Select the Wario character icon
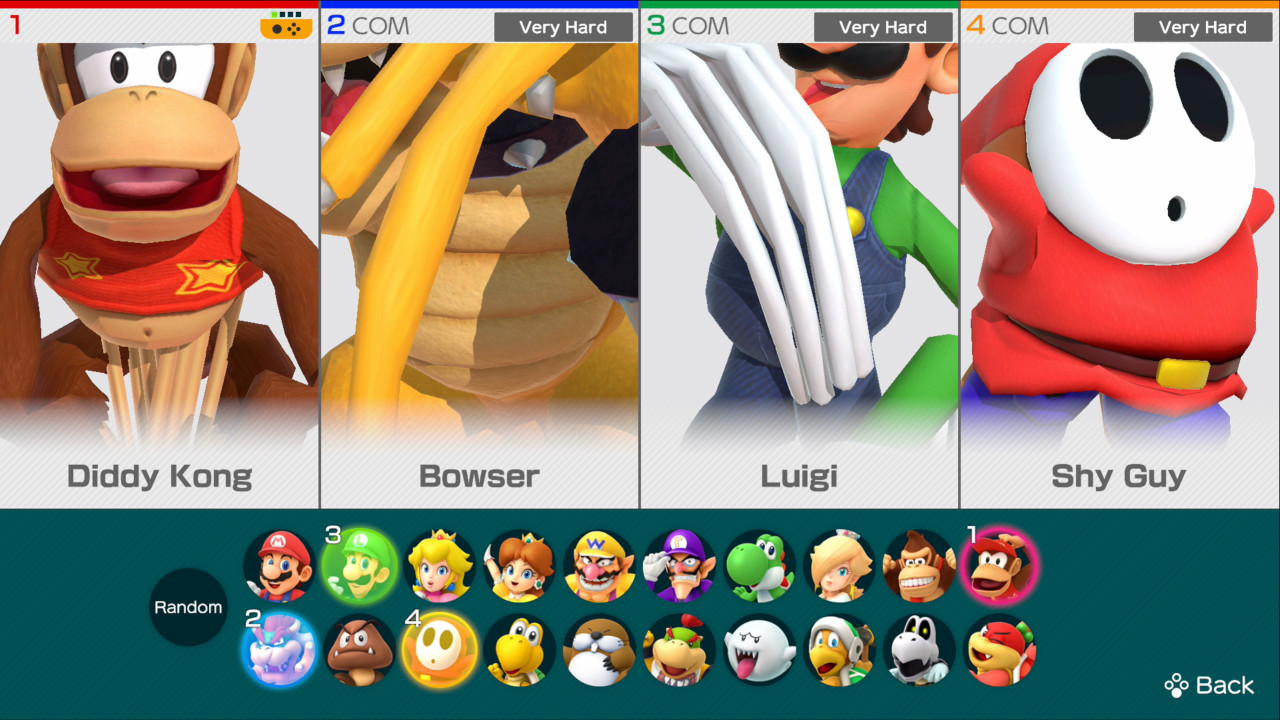1280x720 pixels. tap(597, 567)
